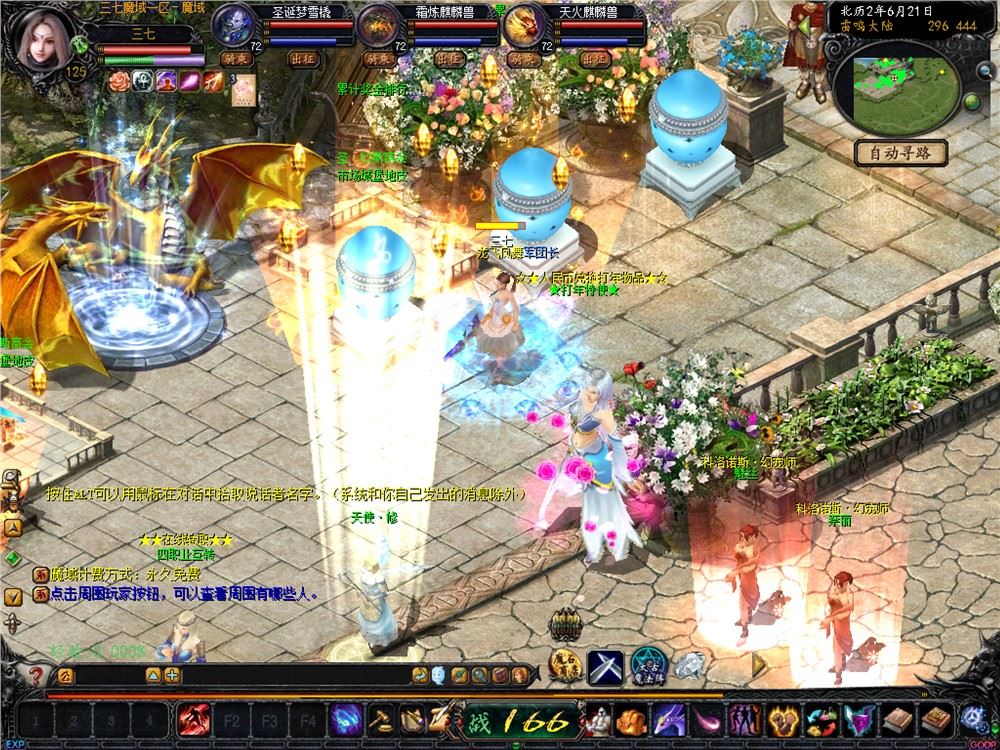The width and height of the screenshot is (1000, 750).
Task: Click the hammer icon on the bottom bar
Action: tap(381, 719)
